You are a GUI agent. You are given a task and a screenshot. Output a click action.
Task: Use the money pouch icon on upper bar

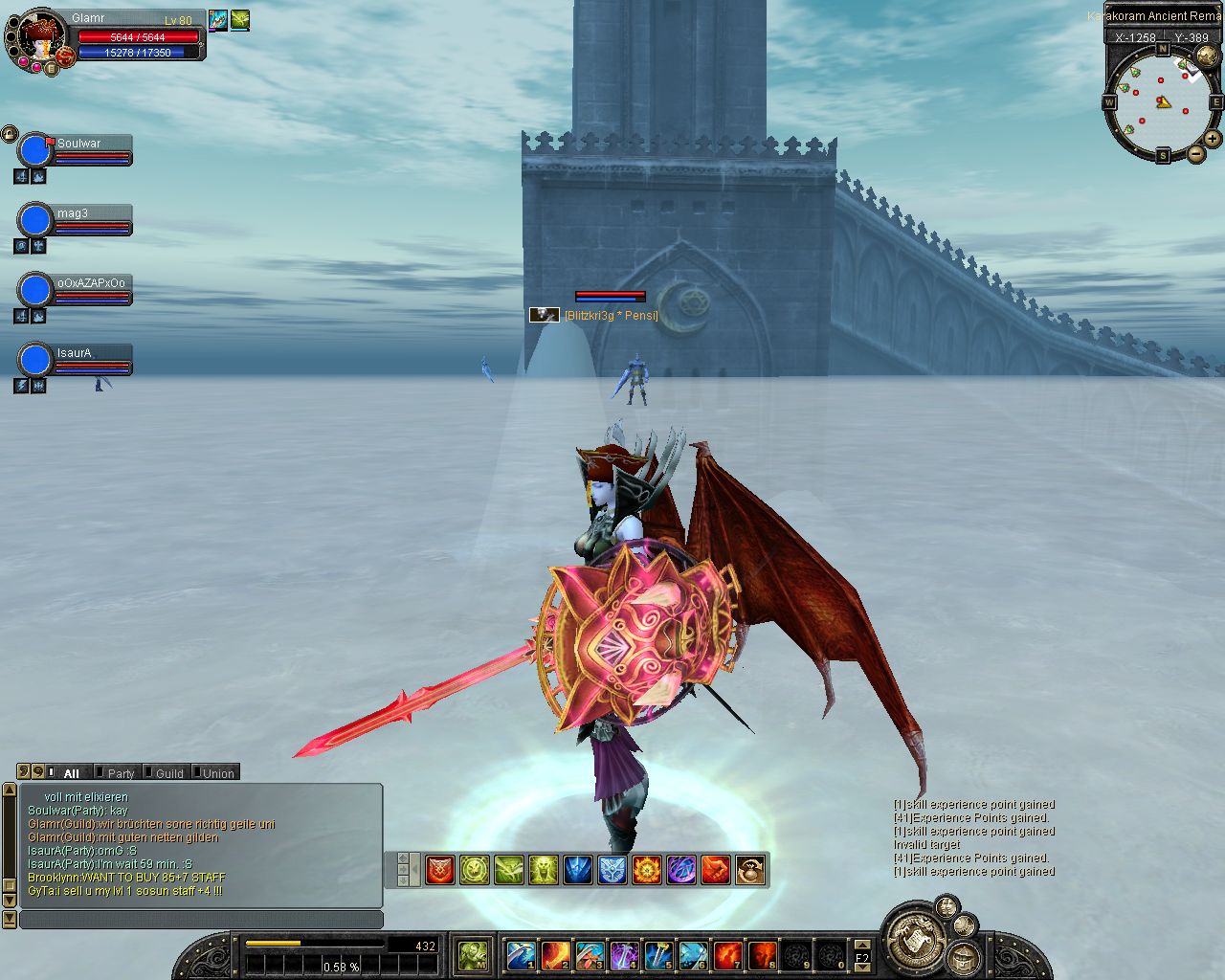[750, 870]
